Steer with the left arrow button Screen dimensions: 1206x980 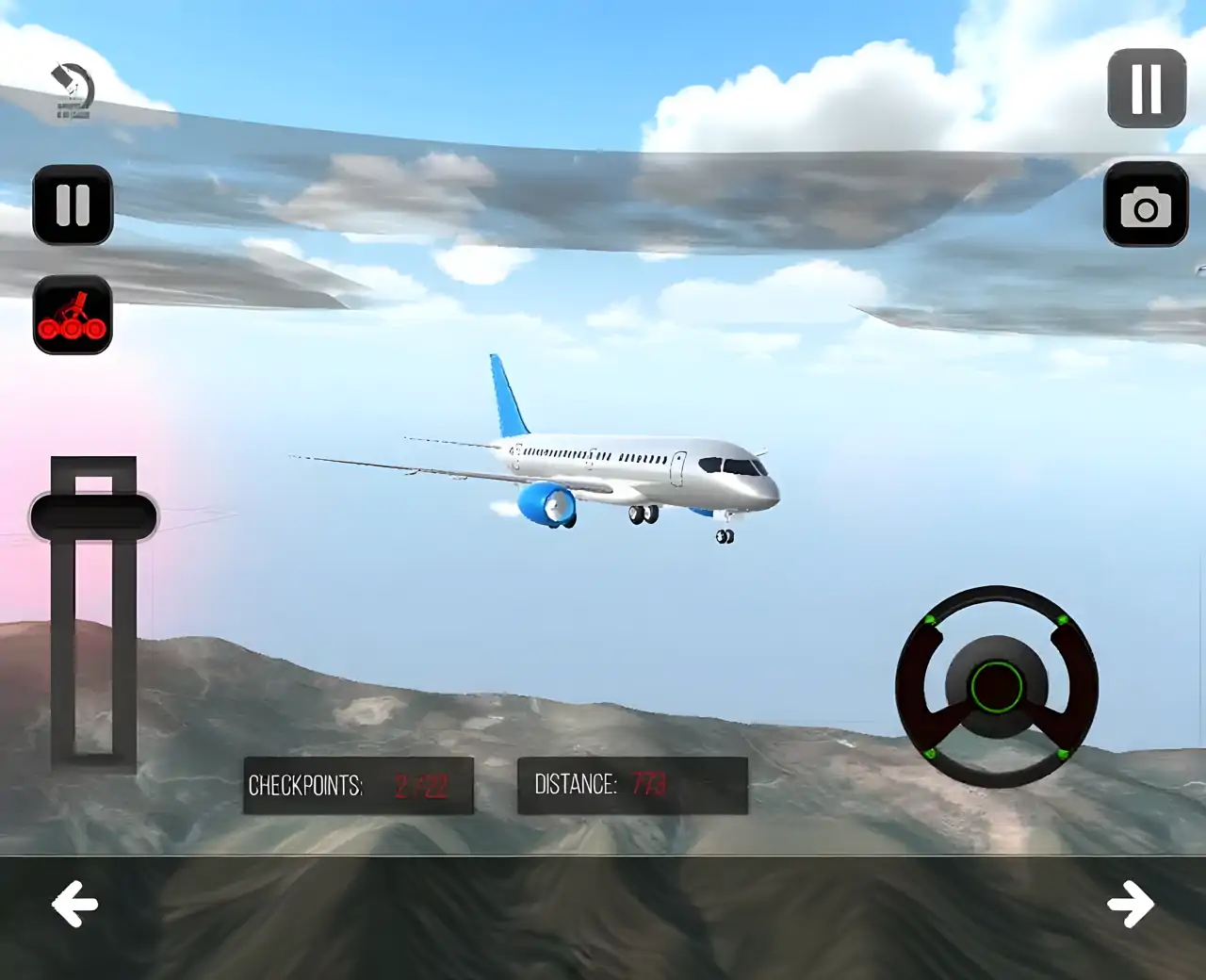coord(74,905)
